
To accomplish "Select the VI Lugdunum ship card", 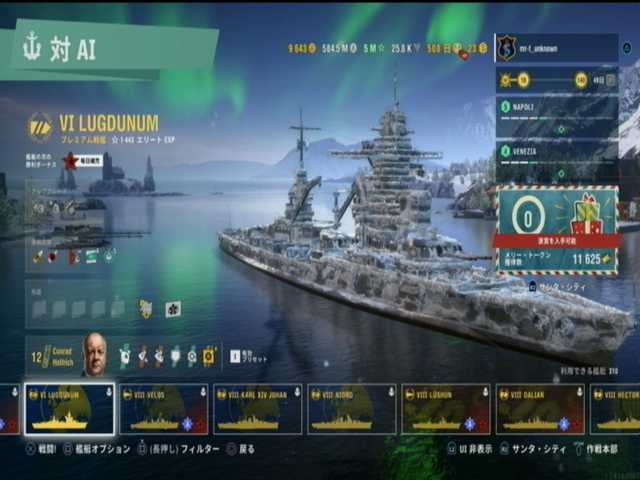I will click(x=69, y=409).
